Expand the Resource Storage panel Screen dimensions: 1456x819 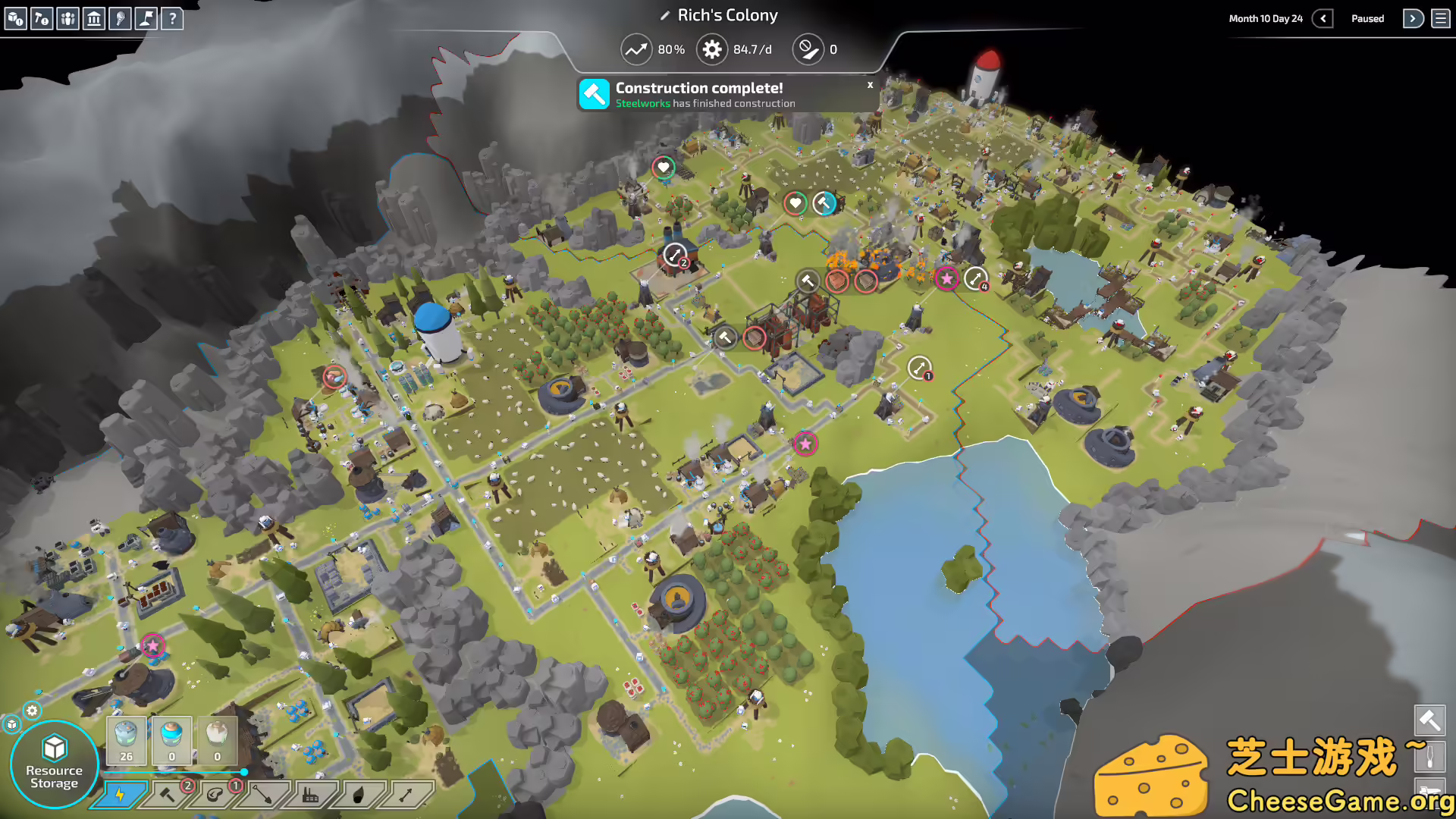pos(55,762)
